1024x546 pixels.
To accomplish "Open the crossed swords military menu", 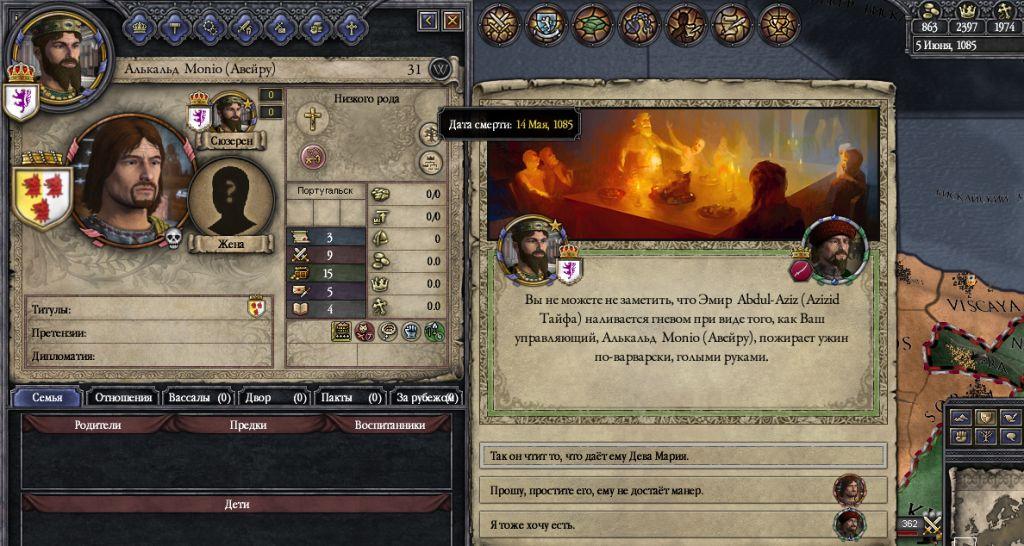I will pyautogui.click(x=498, y=24).
